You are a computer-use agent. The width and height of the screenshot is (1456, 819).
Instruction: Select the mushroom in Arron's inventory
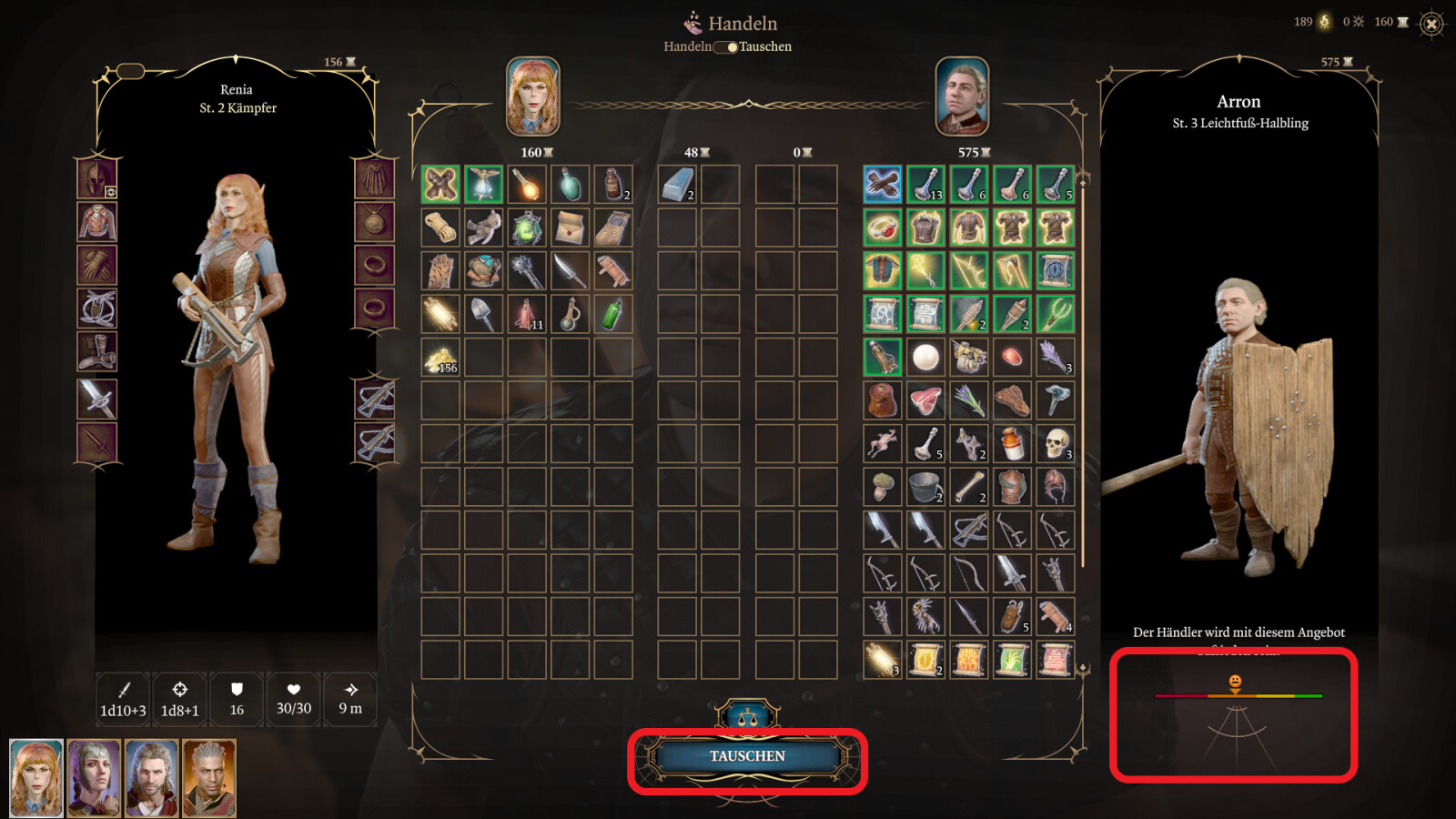point(882,487)
